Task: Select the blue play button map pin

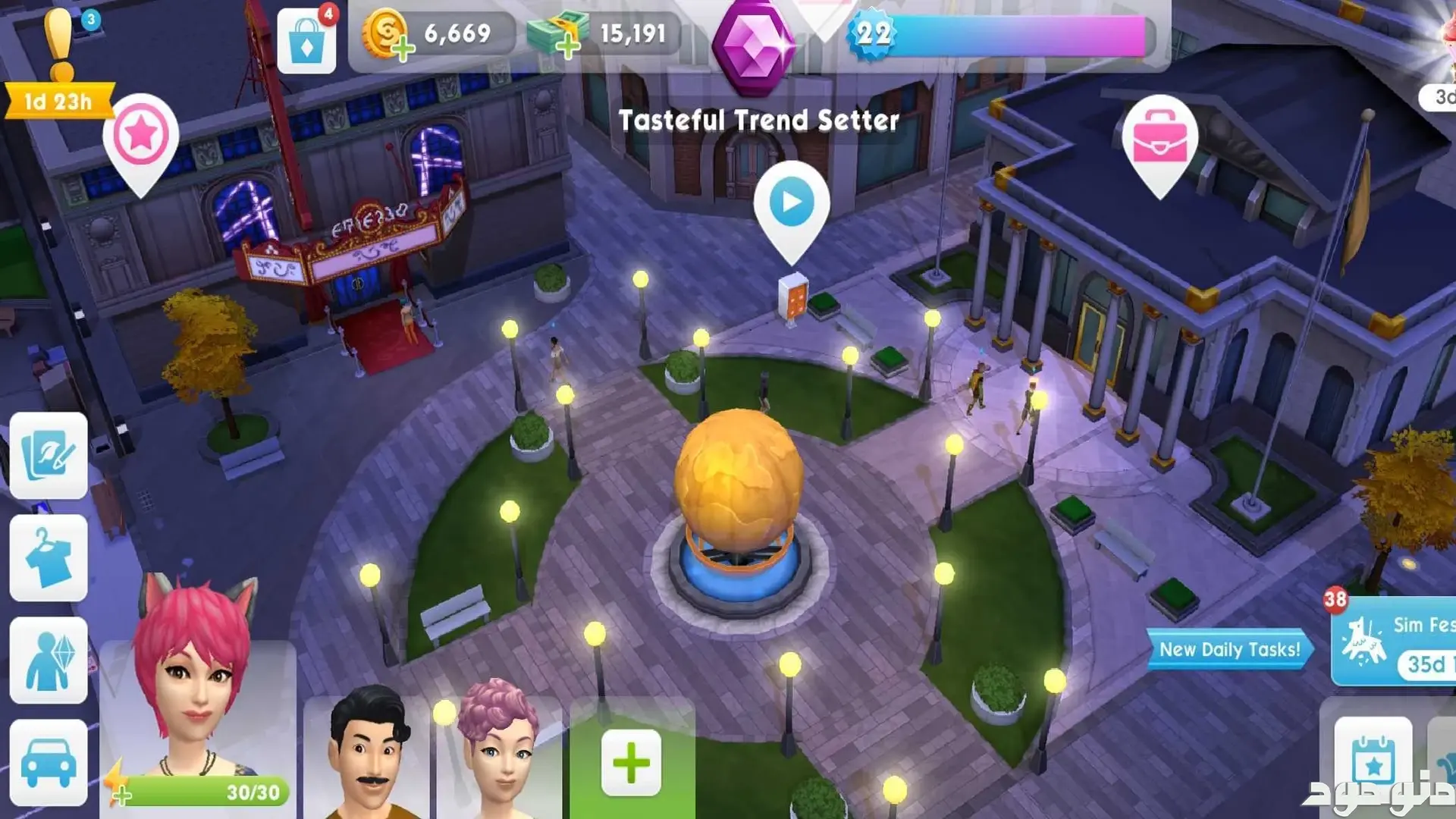Action: coord(791,203)
